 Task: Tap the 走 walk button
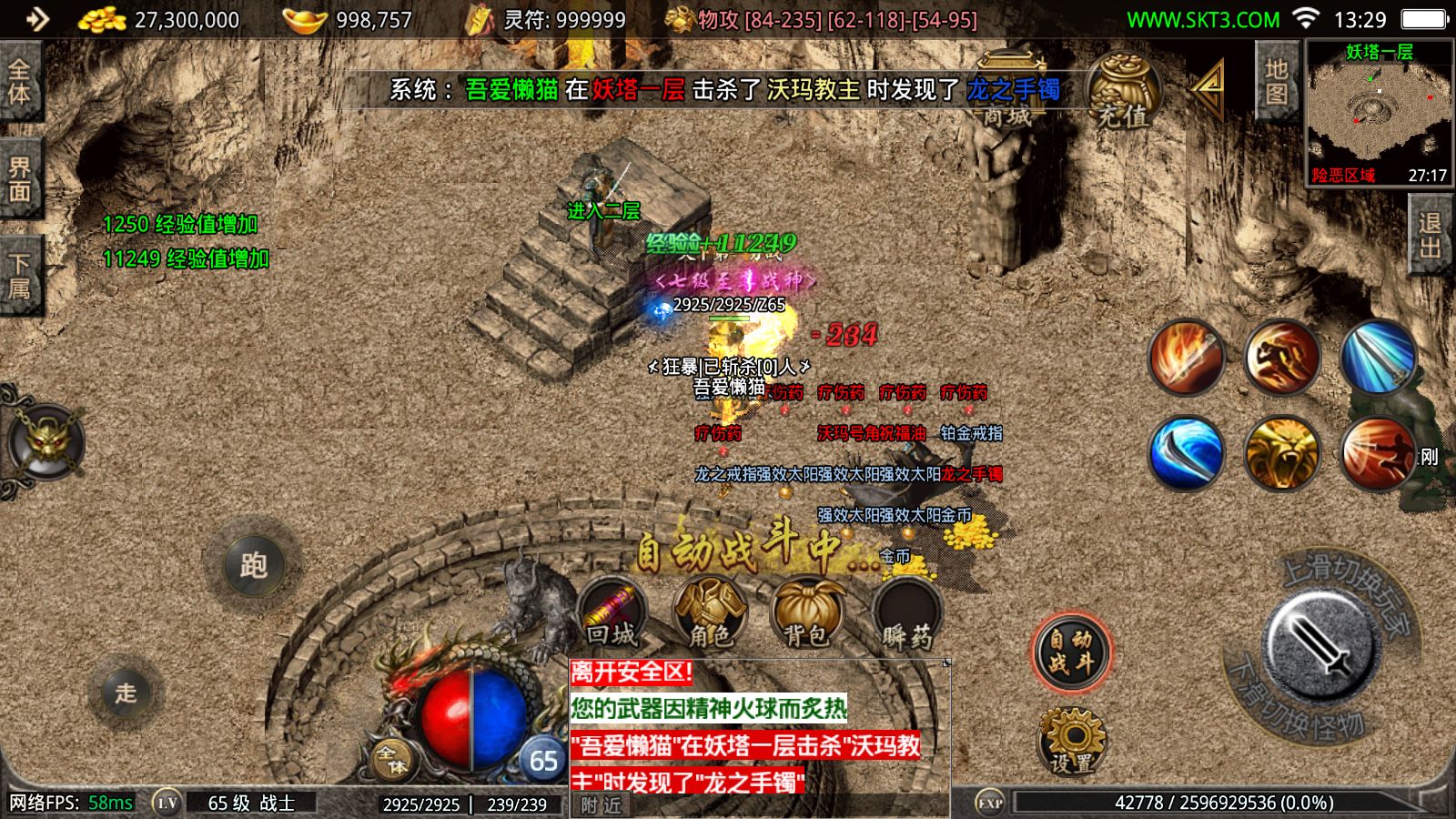[126, 693]
